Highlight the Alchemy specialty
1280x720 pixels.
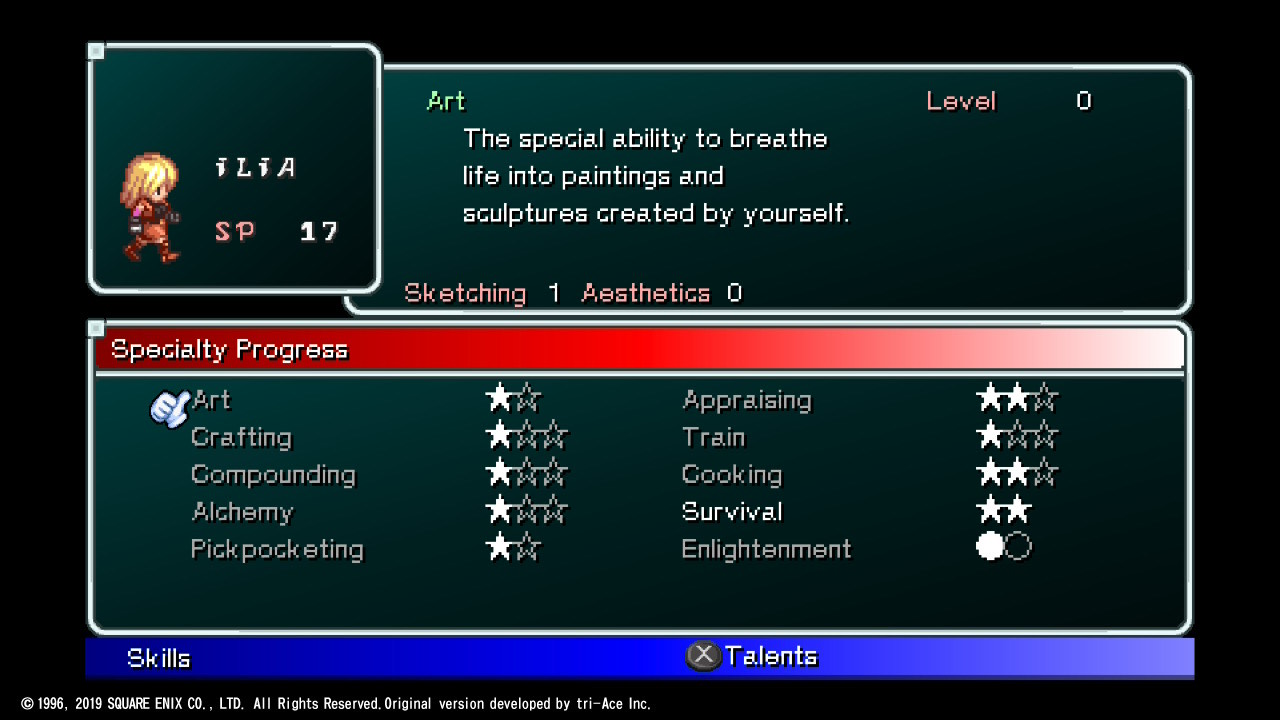(x=242, y=512)
